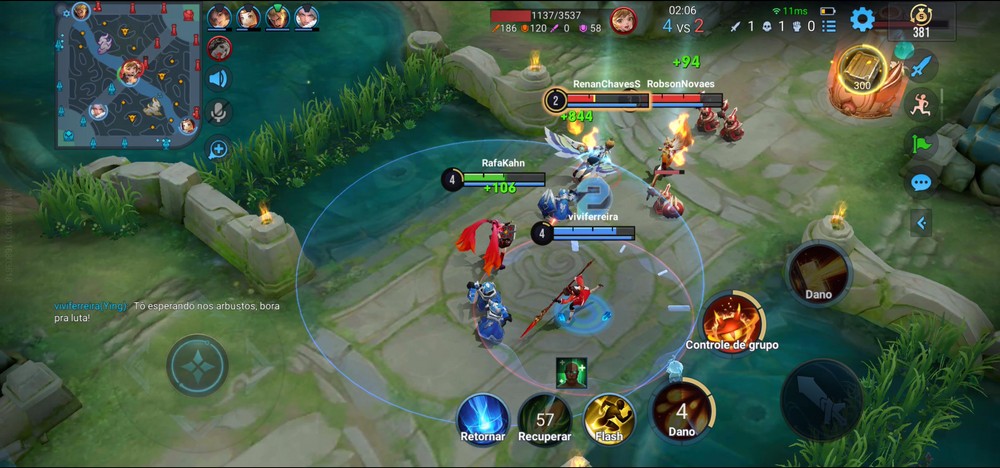Screen dimensions: 1000x468
Task: Activate the Controle de grupo skill
Action: coord(732,320)
